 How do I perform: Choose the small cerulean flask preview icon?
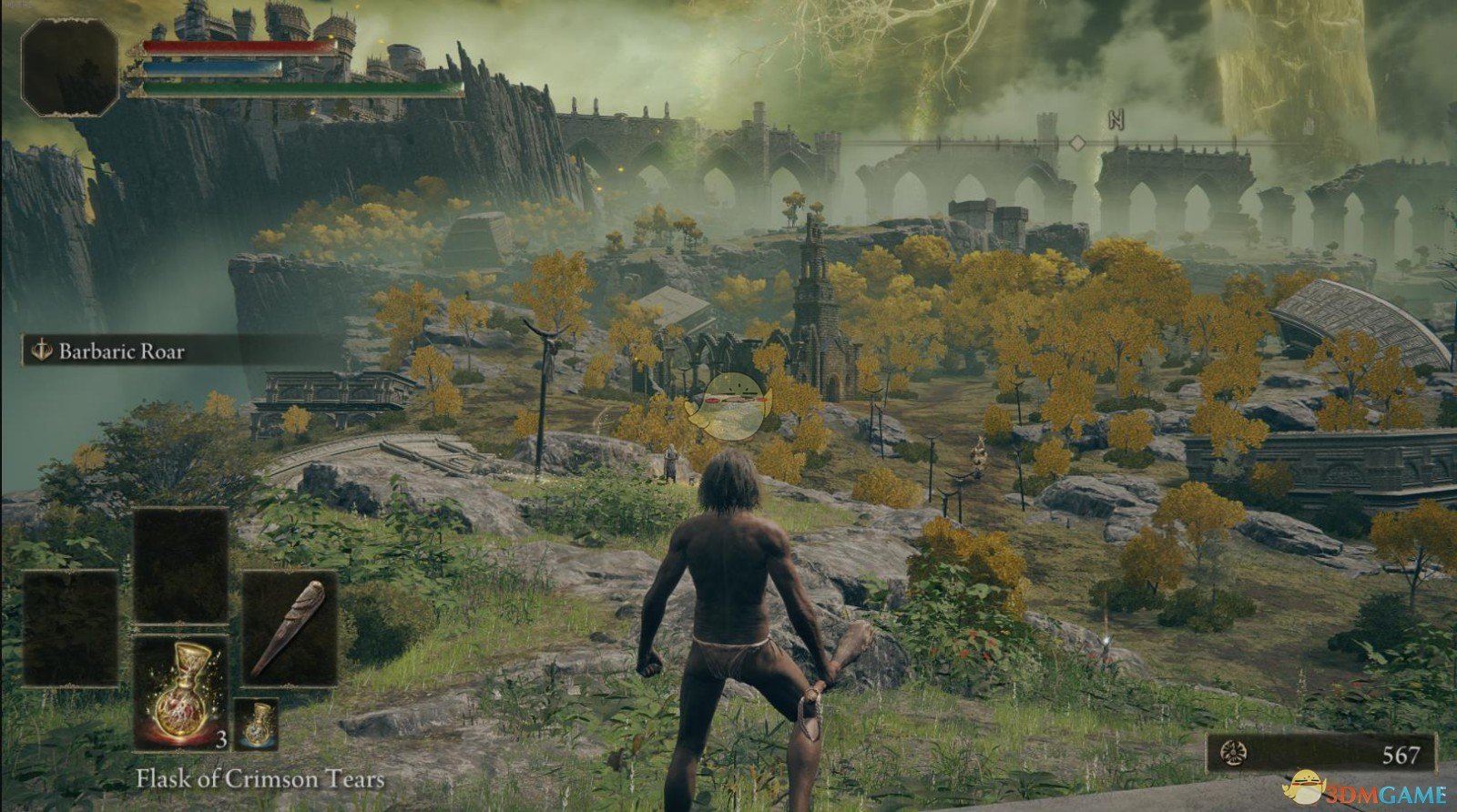[x=257, y=724]
